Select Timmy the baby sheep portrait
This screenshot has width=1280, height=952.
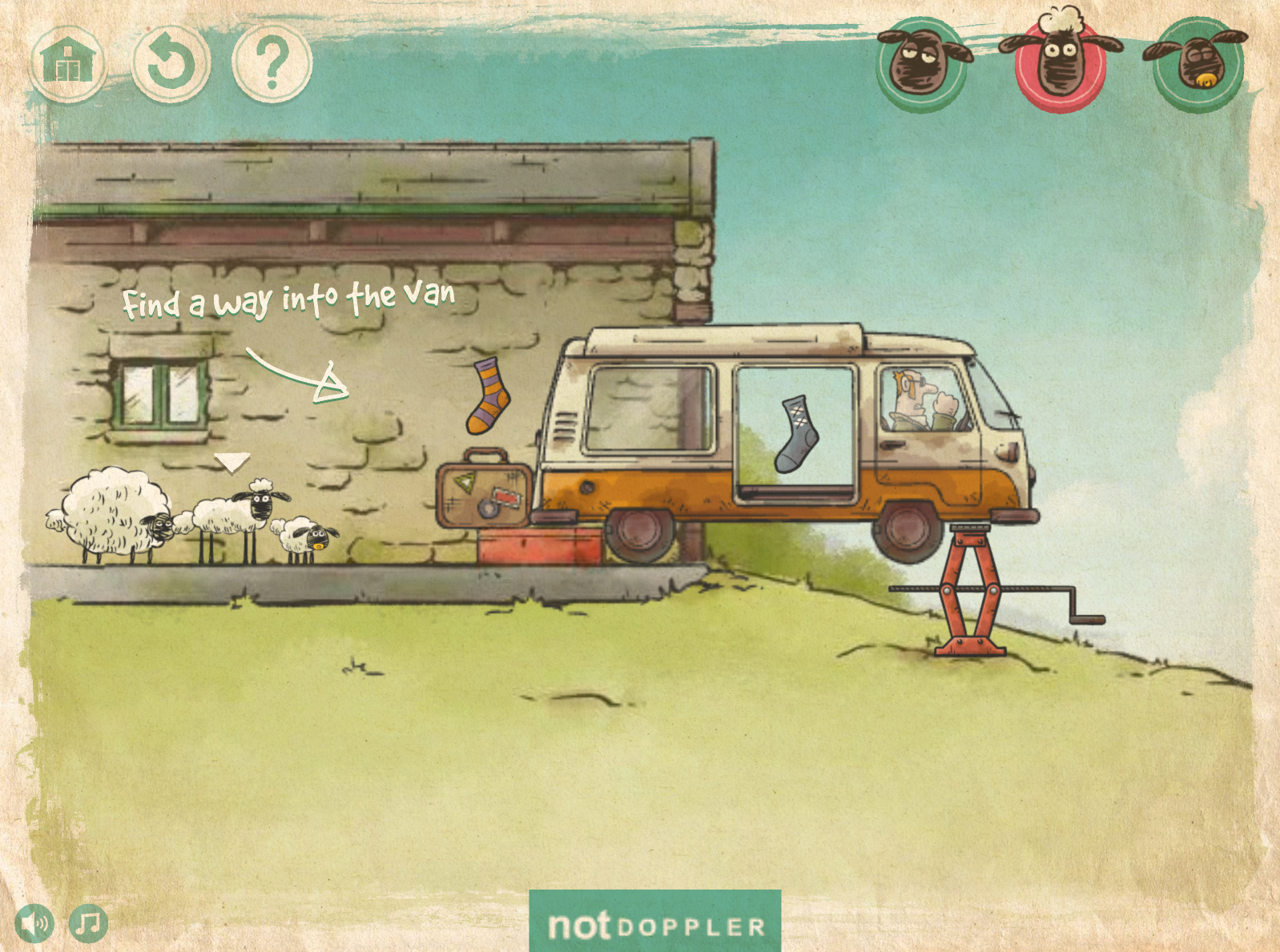(x=1198, y=64)
